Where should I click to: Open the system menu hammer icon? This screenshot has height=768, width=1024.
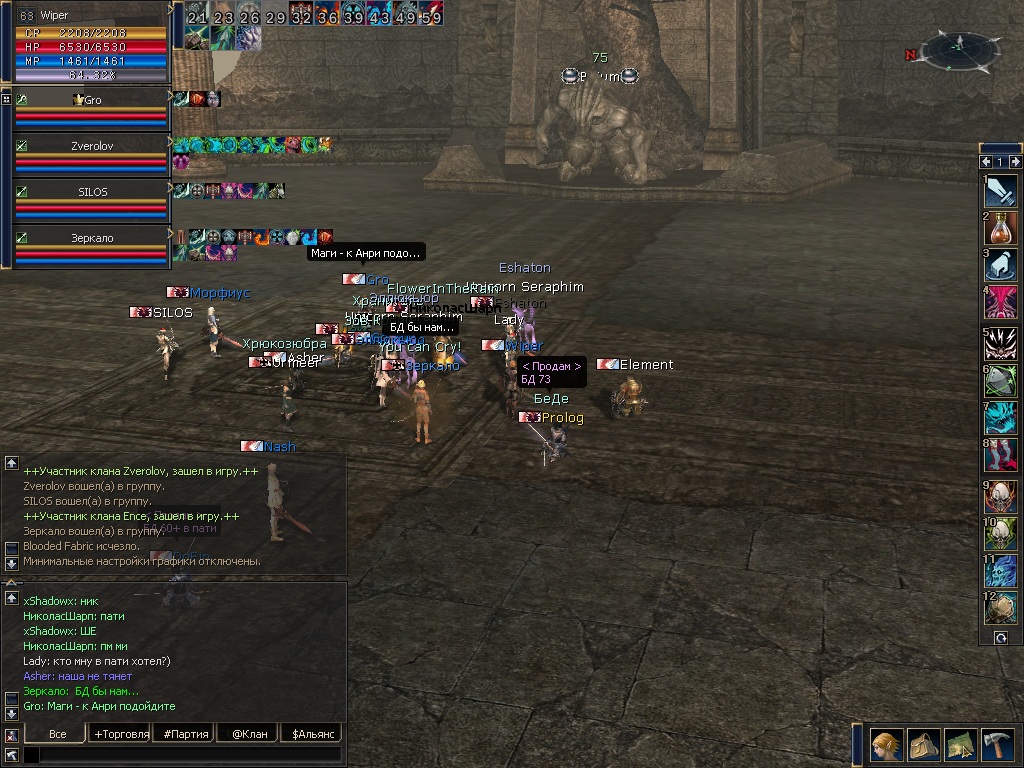(997, 745)
